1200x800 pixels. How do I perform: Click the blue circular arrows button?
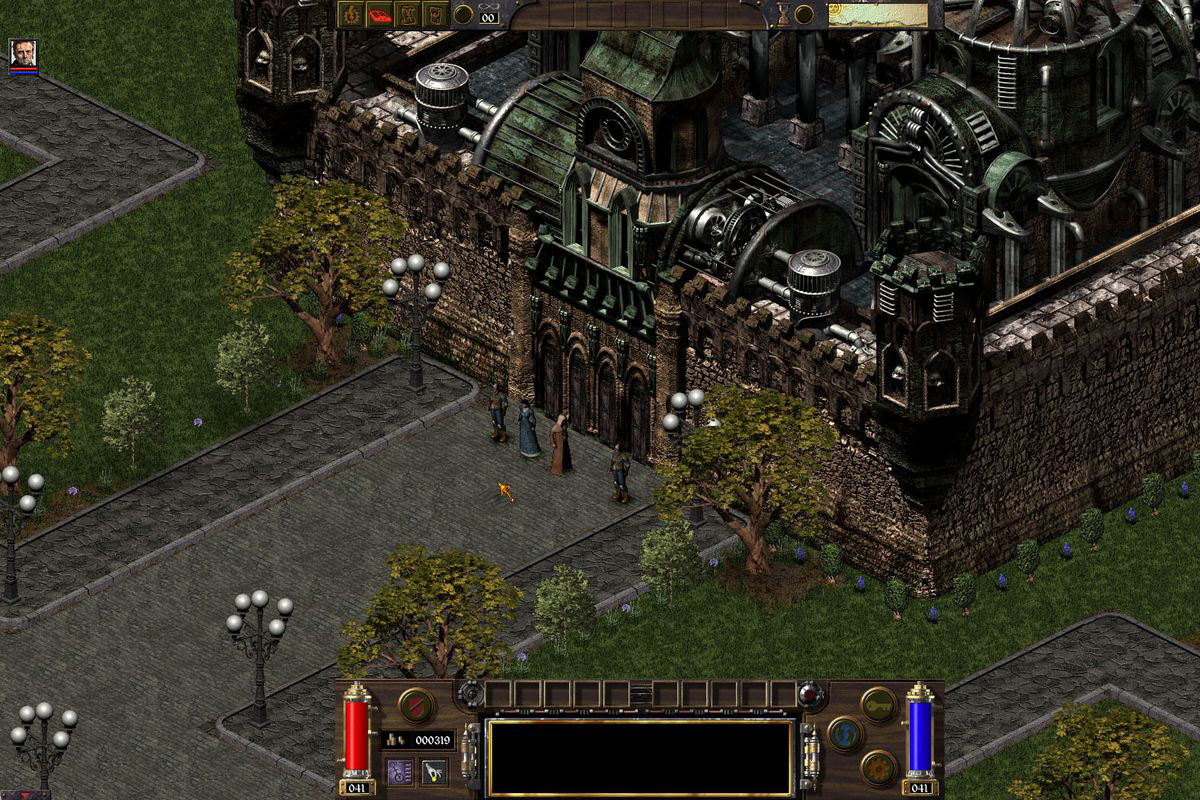click(845, 735)
